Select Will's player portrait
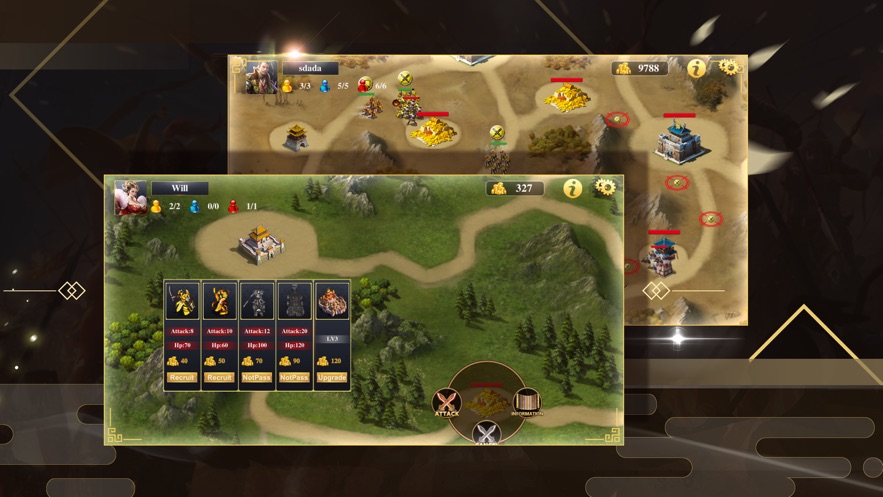This screenshot has width=883, height=497. (x=131, y=198)
